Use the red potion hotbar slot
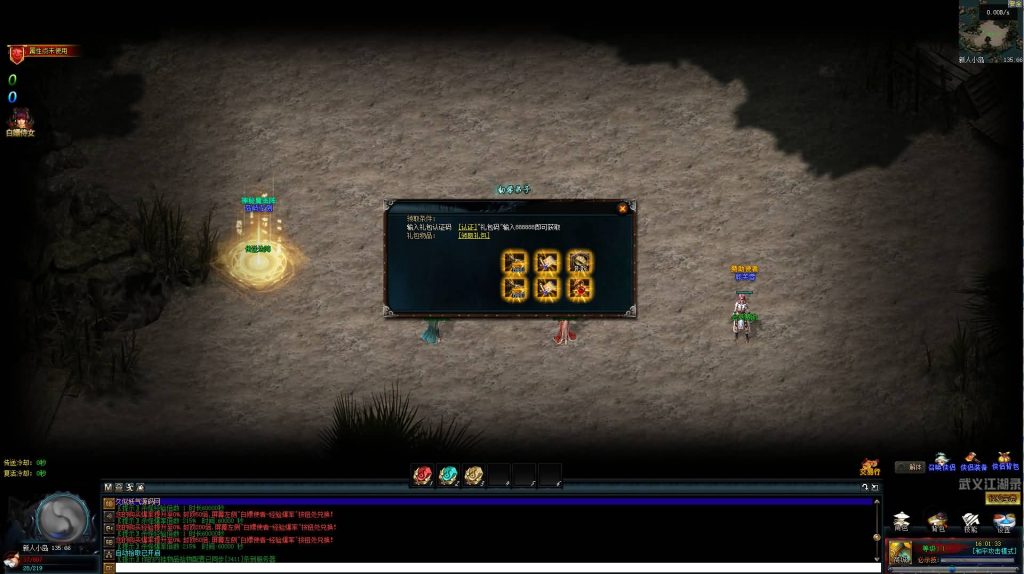This screenshot has height=574, width=1024. 423,474
